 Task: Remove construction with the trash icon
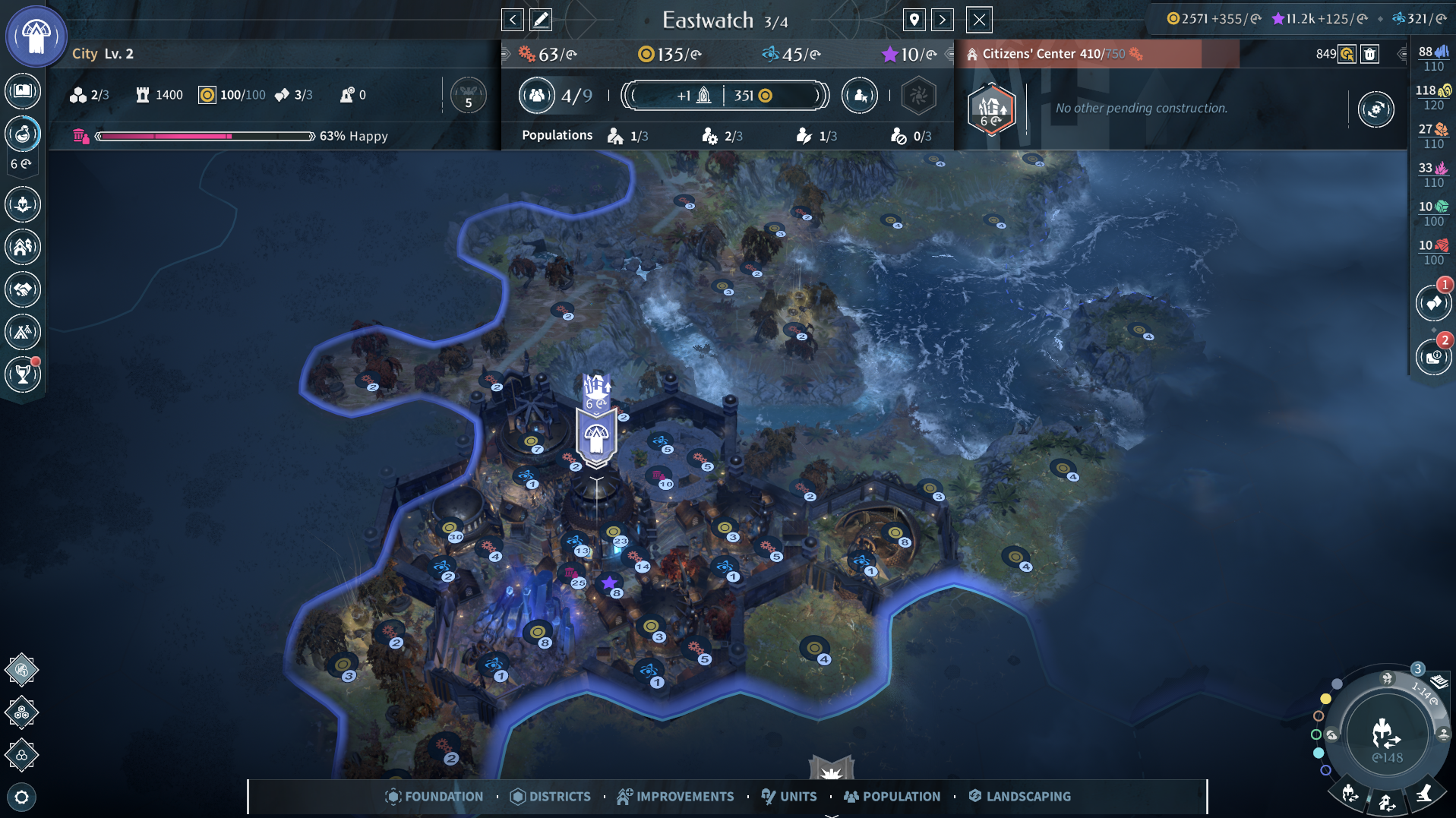pos(1369,54)
